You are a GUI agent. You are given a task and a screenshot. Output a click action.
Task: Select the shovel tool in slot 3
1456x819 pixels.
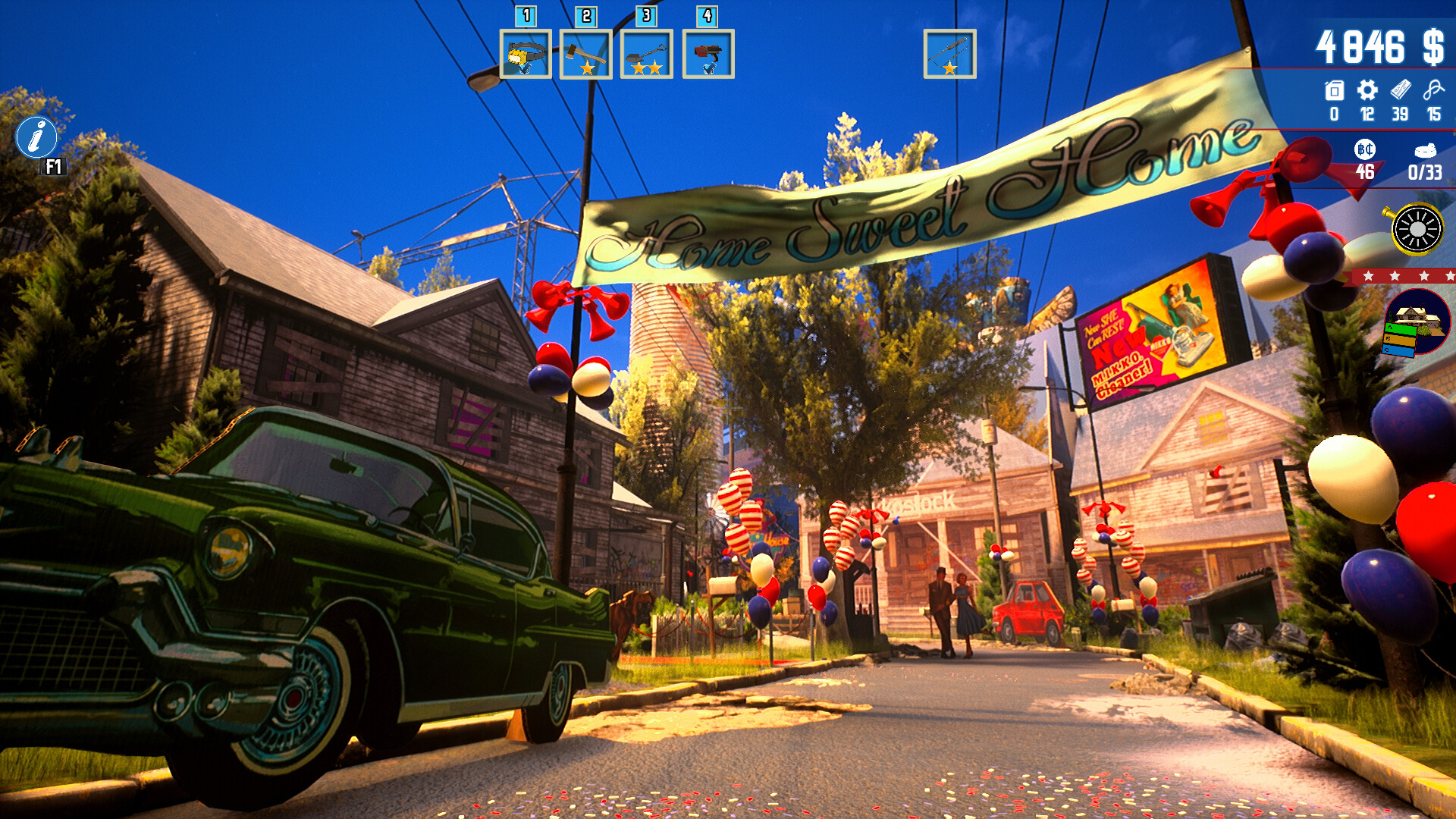tap(645, 55)
